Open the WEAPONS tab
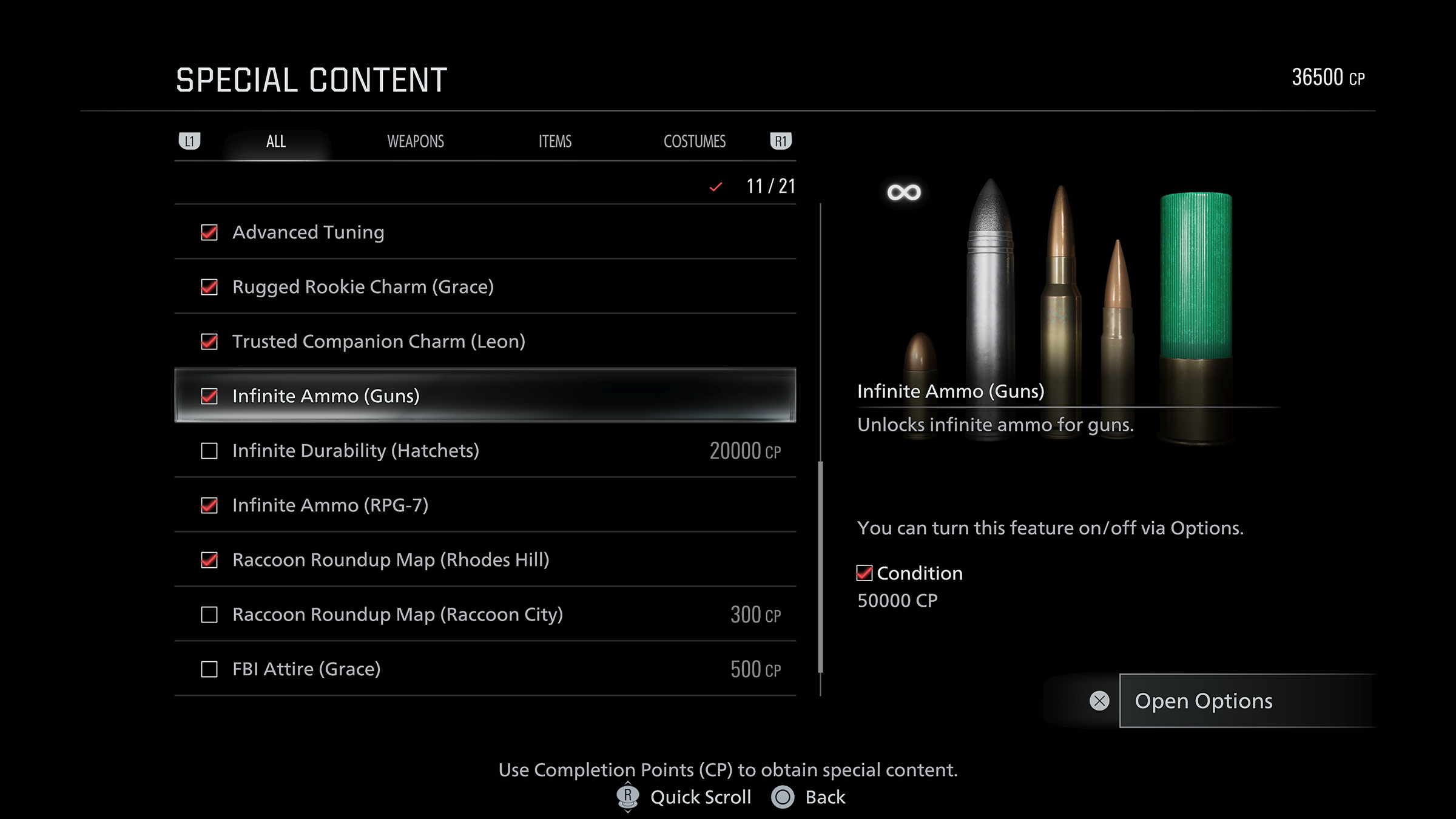Viewport: 1456px width, 819px height. [416, 142]
